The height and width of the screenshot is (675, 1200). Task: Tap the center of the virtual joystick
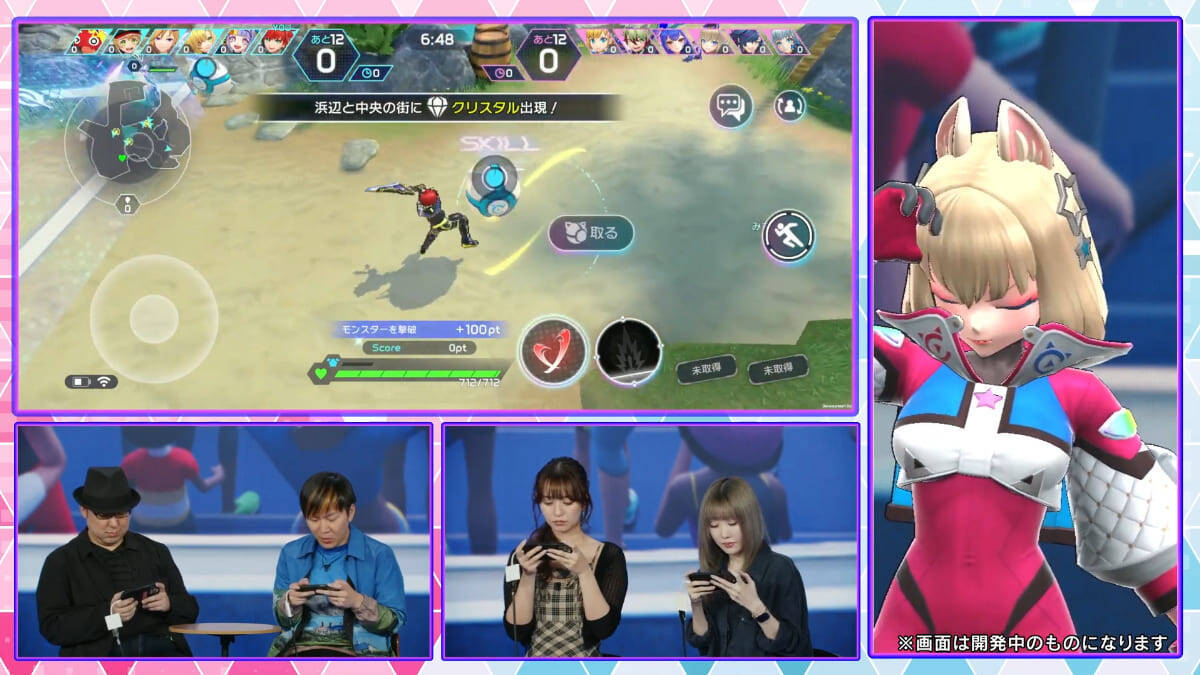point(153,314)
